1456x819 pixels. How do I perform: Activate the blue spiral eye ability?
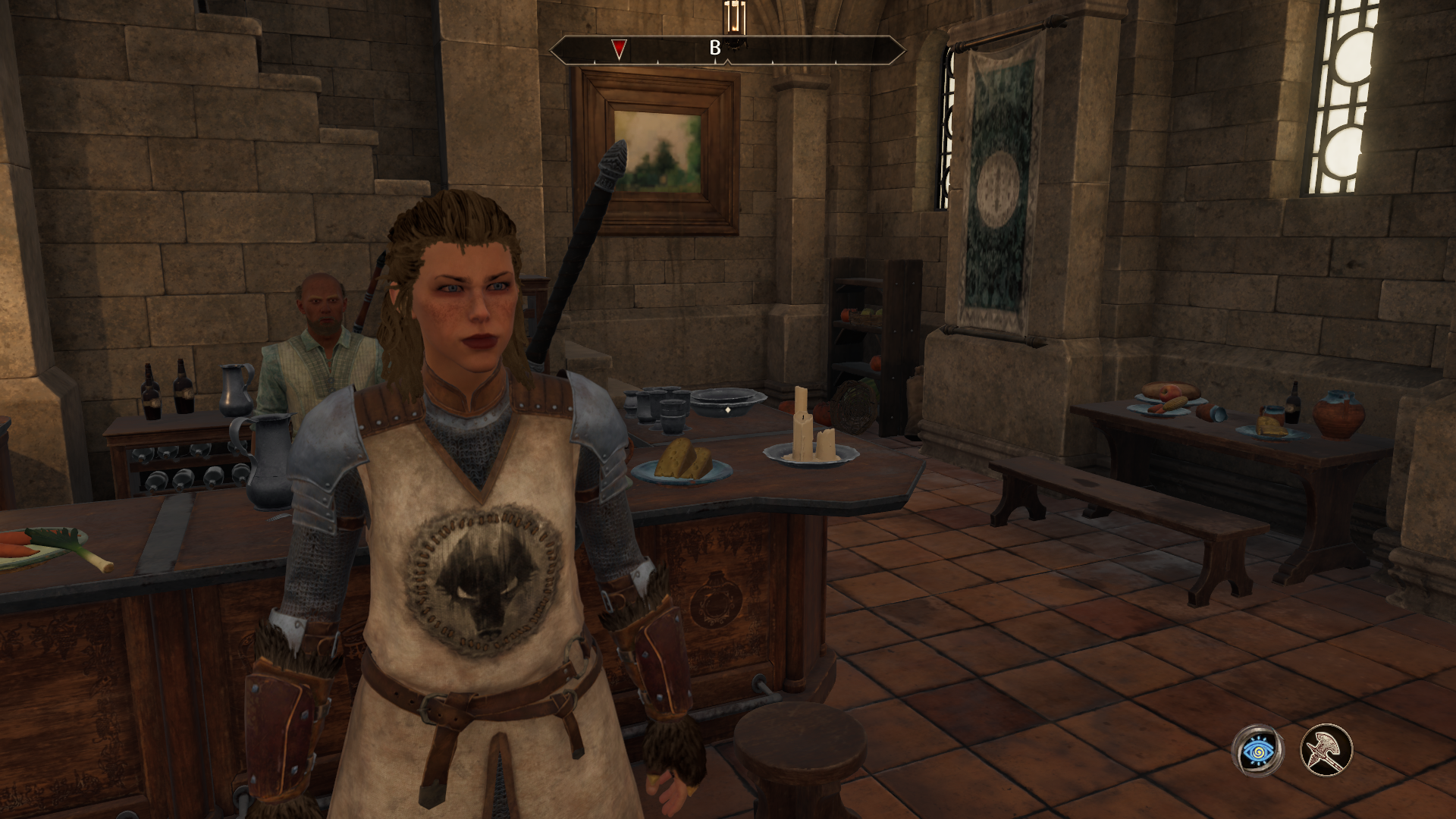(x=1257, y=751)
